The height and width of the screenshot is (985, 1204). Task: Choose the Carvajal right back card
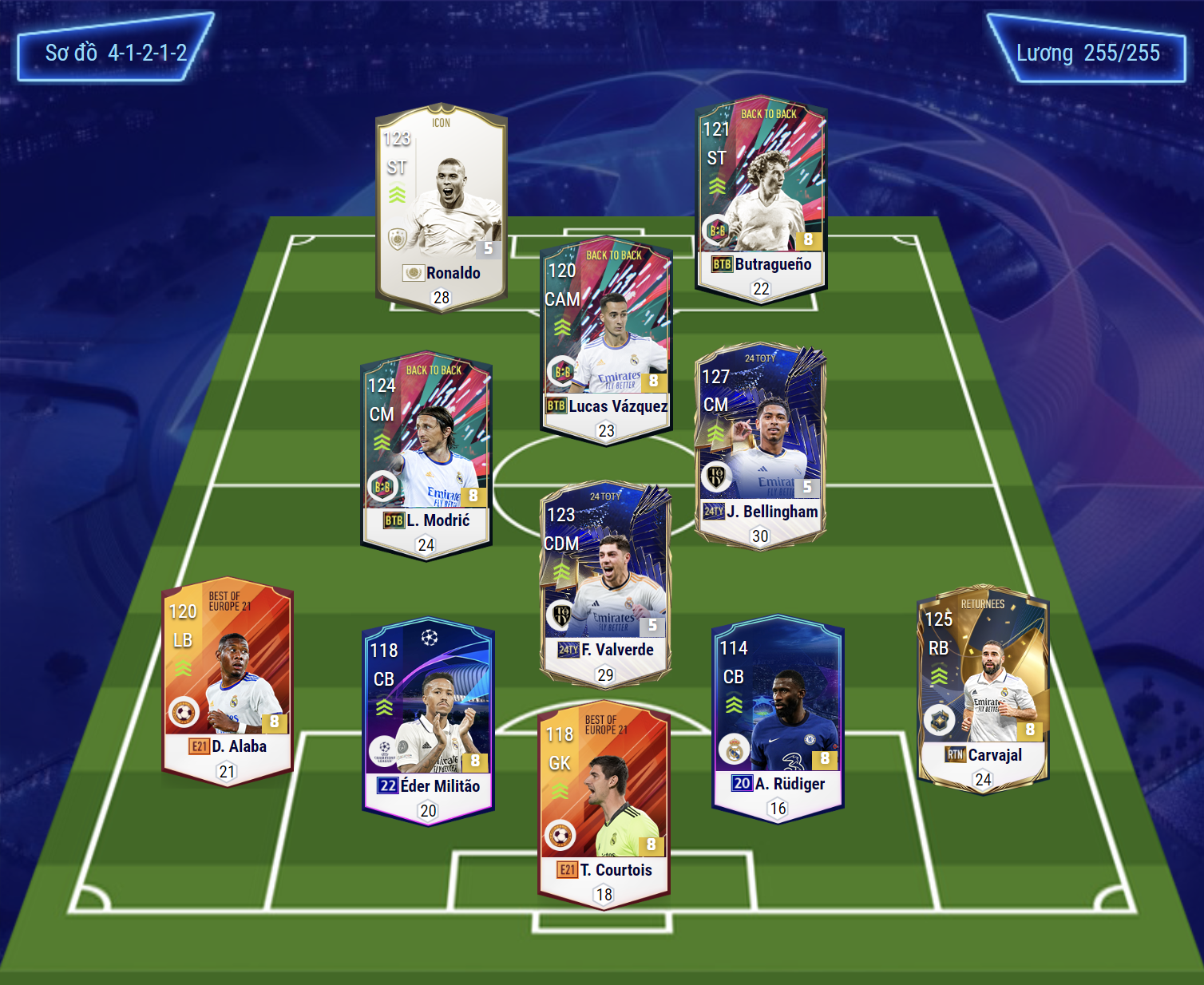(x=983, y=689)
